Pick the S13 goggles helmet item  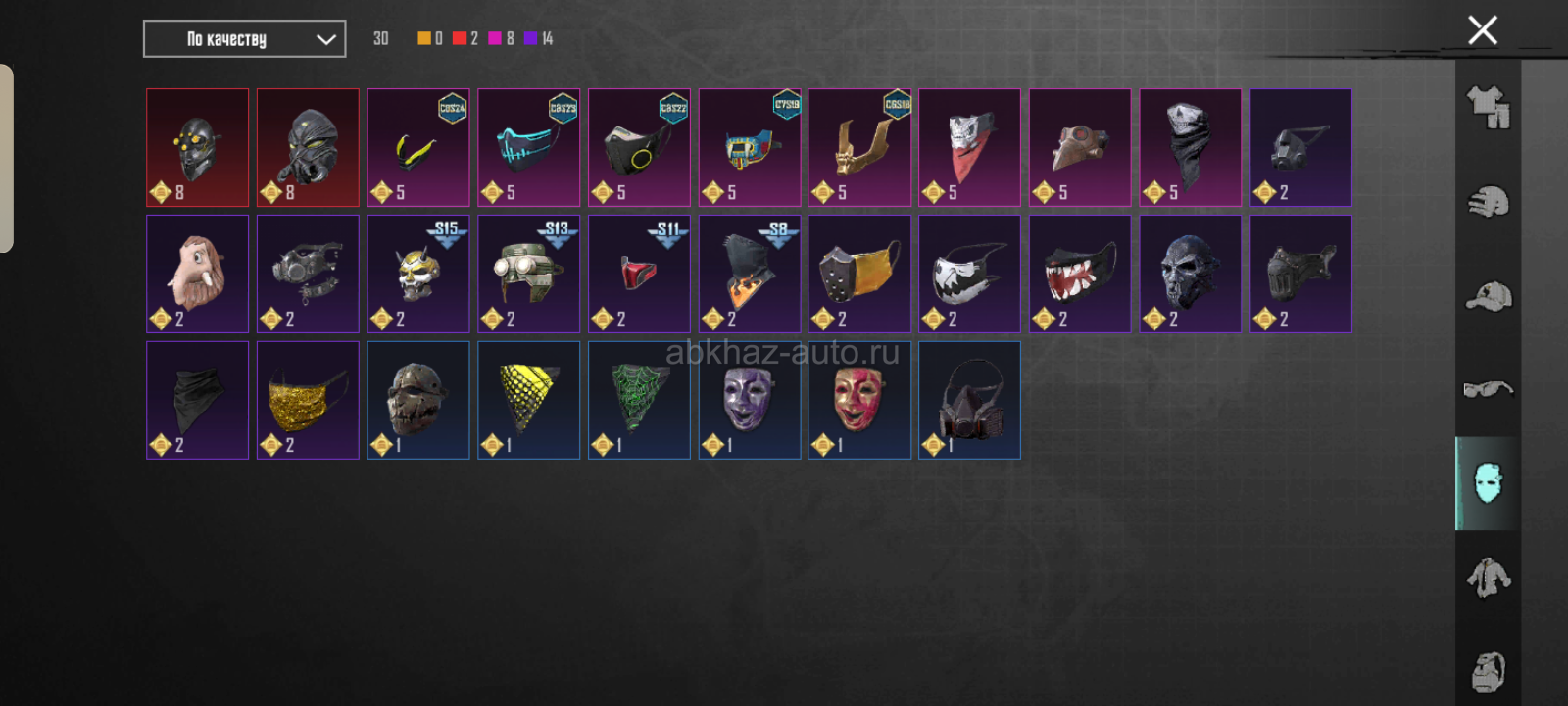point(528,275)
